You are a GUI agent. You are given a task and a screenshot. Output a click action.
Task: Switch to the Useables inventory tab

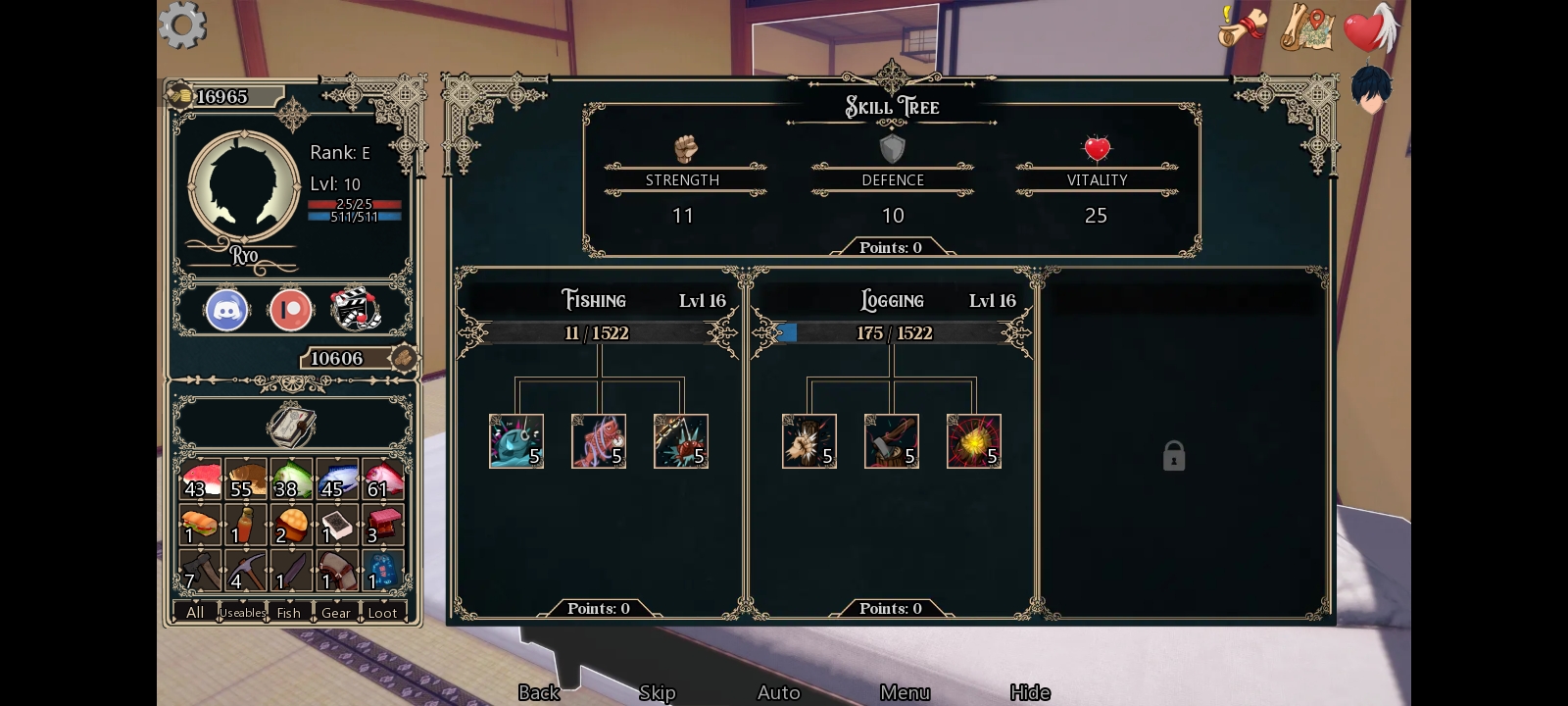[242, 613]
